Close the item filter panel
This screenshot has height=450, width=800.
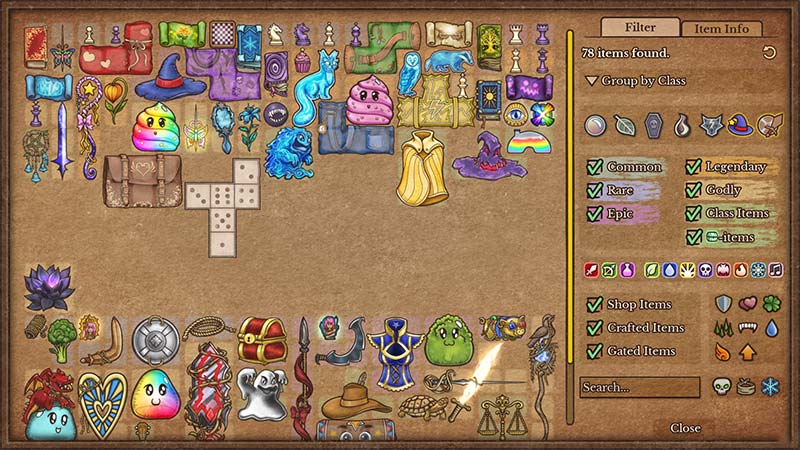(x=685, y=428)
